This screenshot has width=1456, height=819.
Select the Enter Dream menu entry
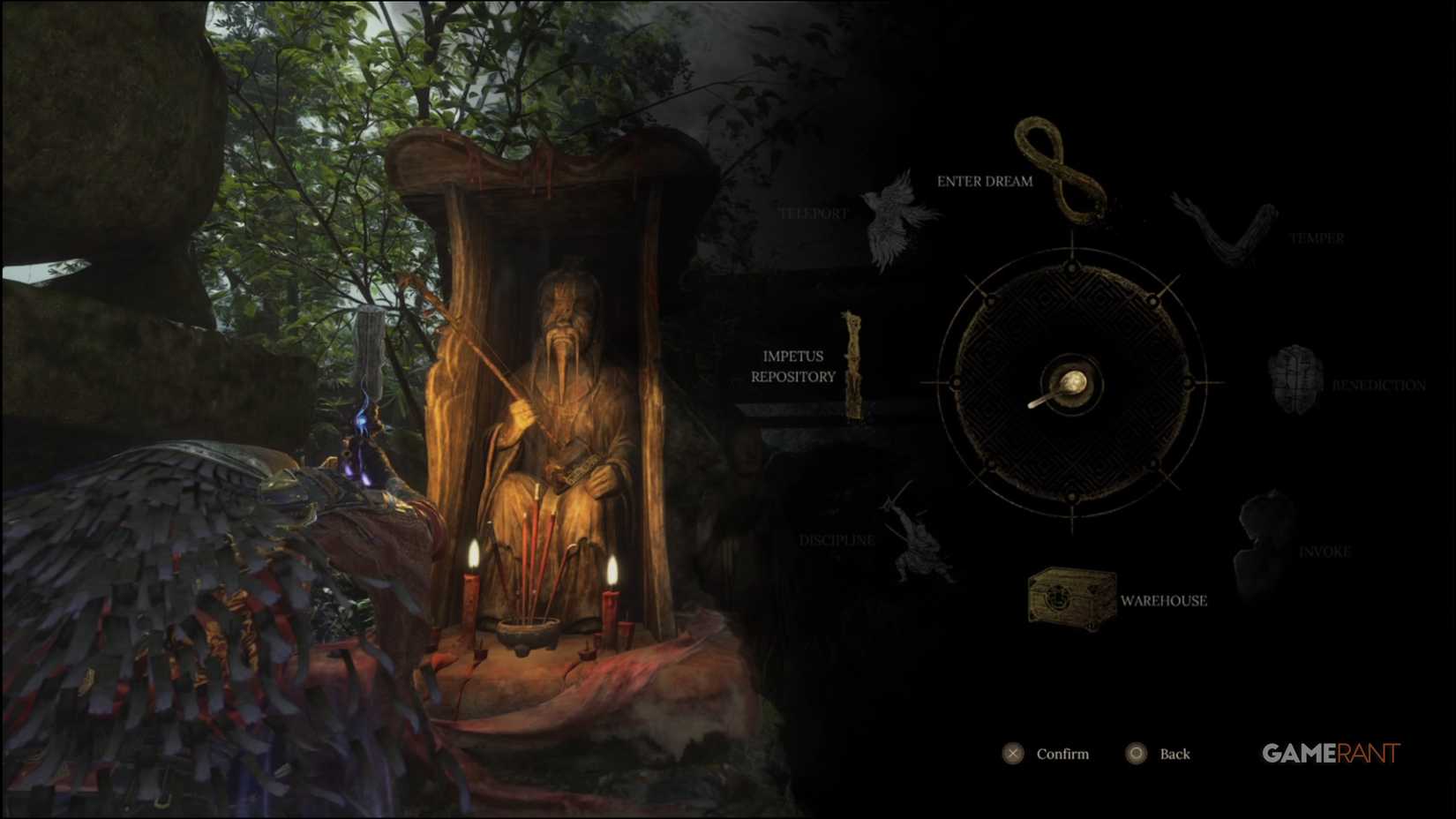pos(984,182)
